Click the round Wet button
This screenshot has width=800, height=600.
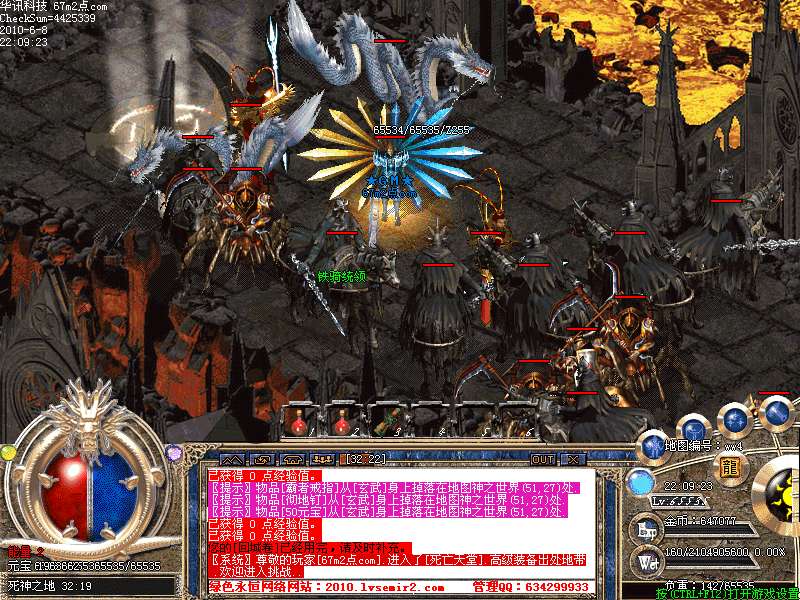646,563
